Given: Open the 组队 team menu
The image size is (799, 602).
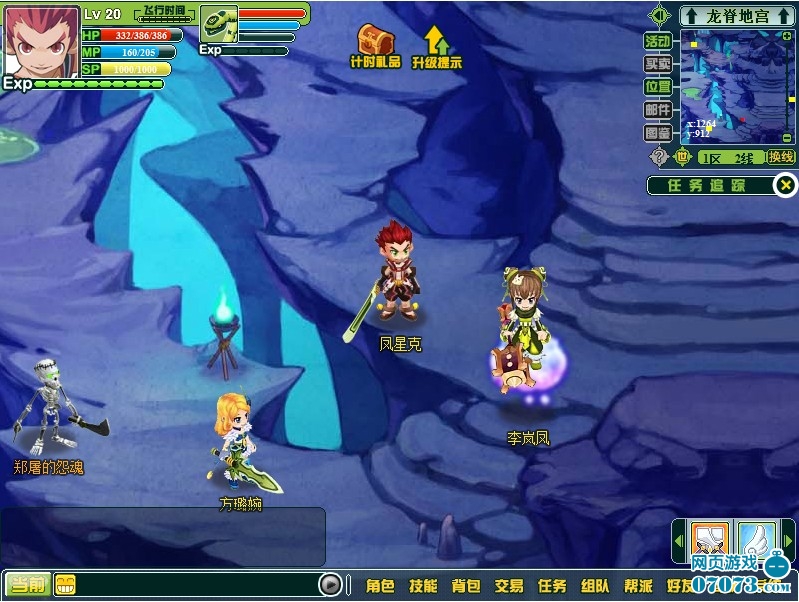Looking at the screenshot, I should (595, 586).
